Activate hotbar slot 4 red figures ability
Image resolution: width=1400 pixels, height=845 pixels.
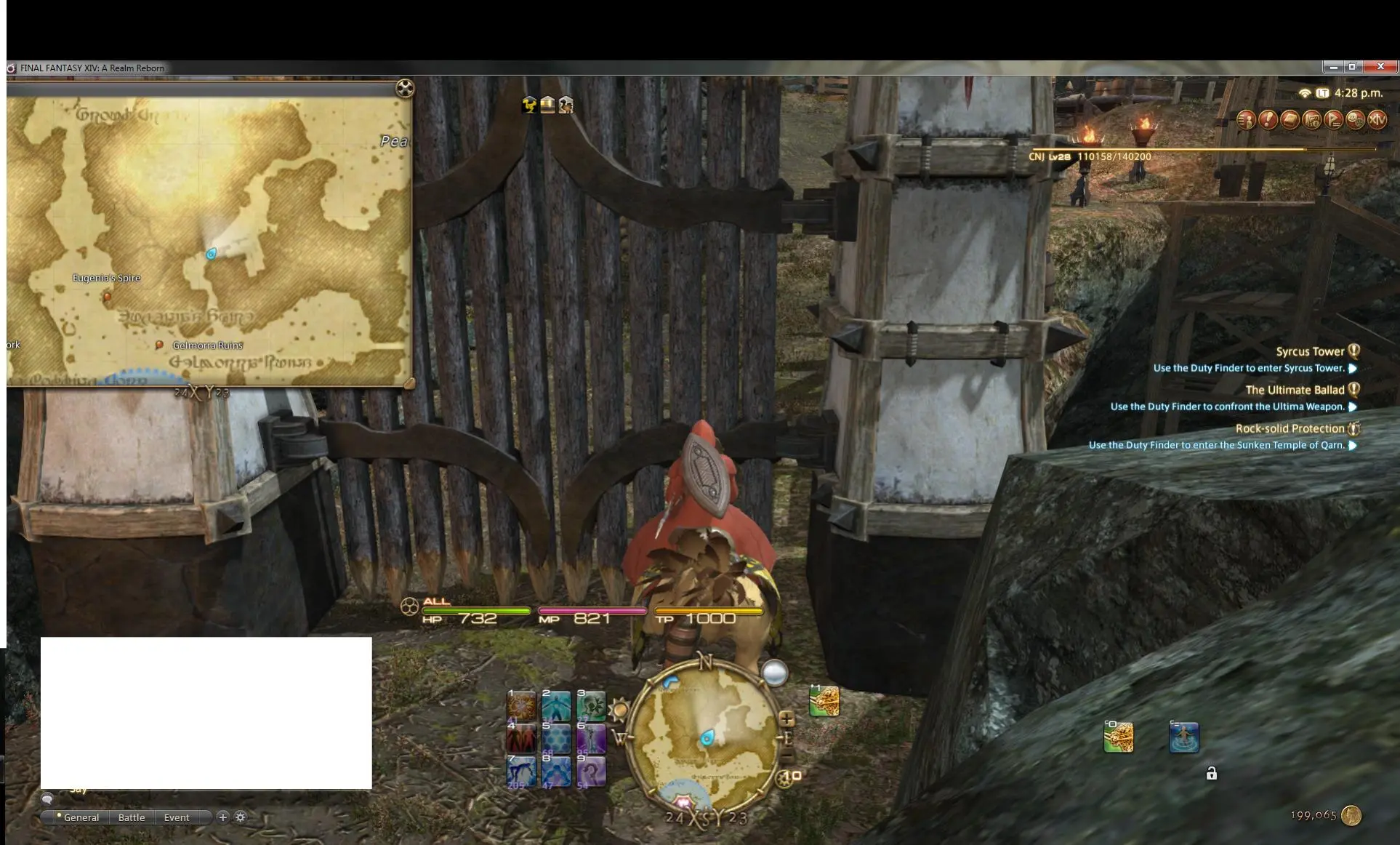coord(521,738)
